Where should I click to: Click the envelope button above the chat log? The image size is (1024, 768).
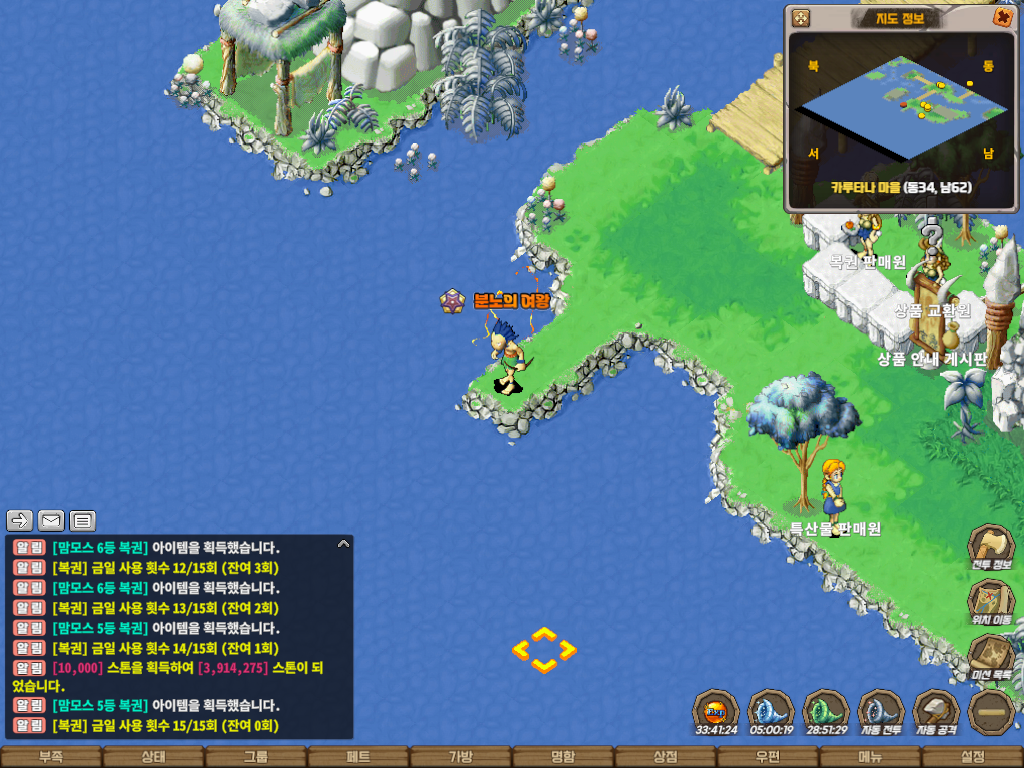point(51,520)
